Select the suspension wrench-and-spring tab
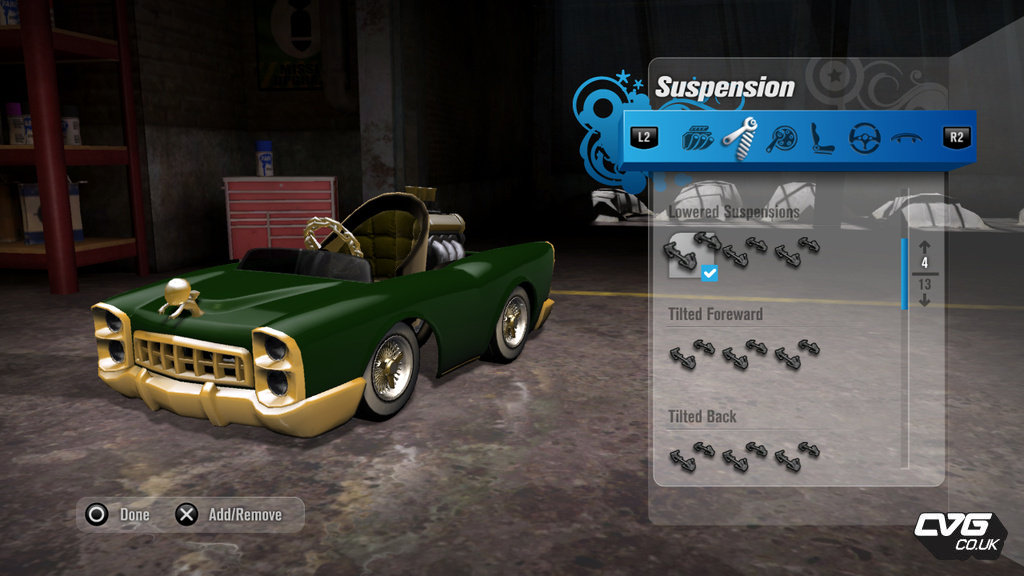Screen dimensions: 1024x576 click(740, 137)
